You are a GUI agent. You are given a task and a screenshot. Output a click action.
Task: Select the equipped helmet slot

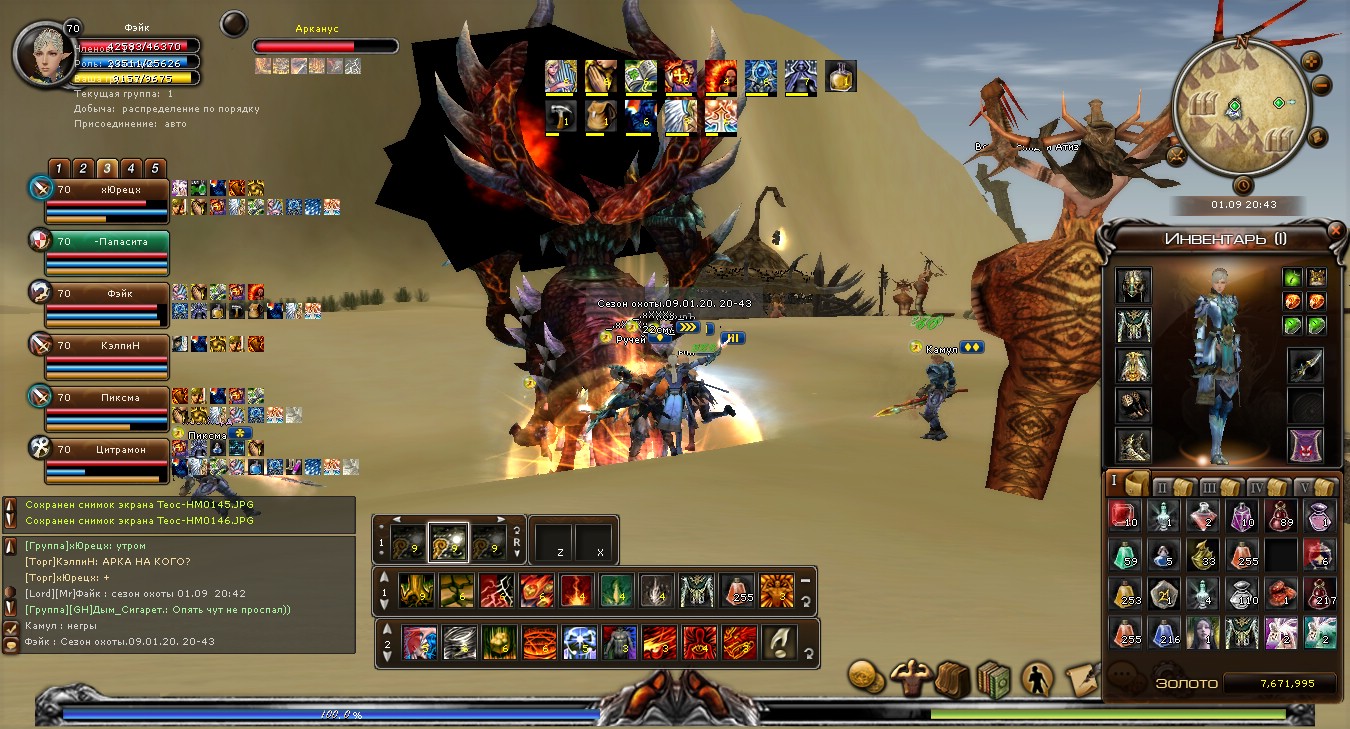point(1133,286)
